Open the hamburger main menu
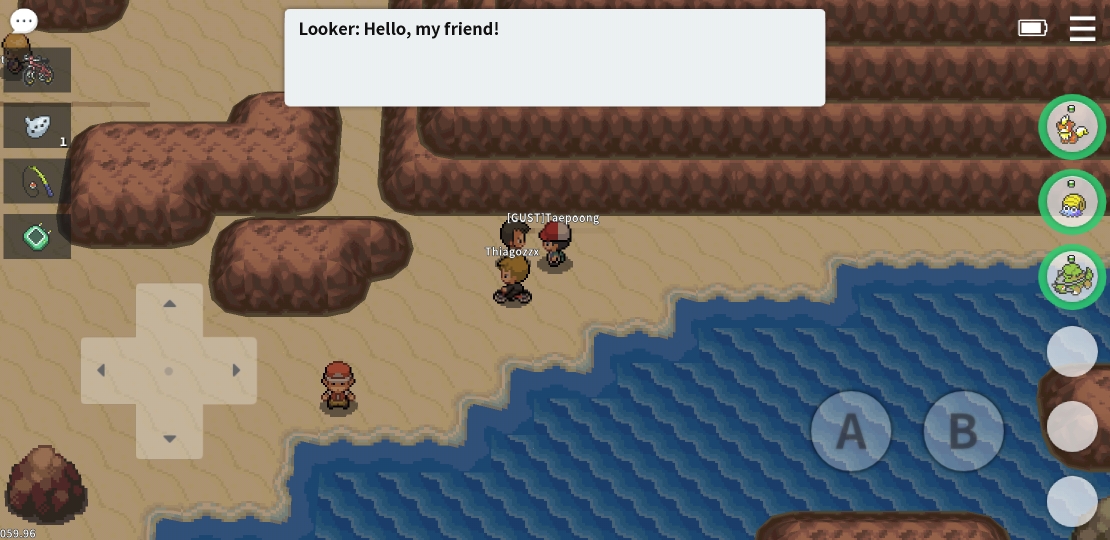The image size is (1110, 540). coord(1082,28)
